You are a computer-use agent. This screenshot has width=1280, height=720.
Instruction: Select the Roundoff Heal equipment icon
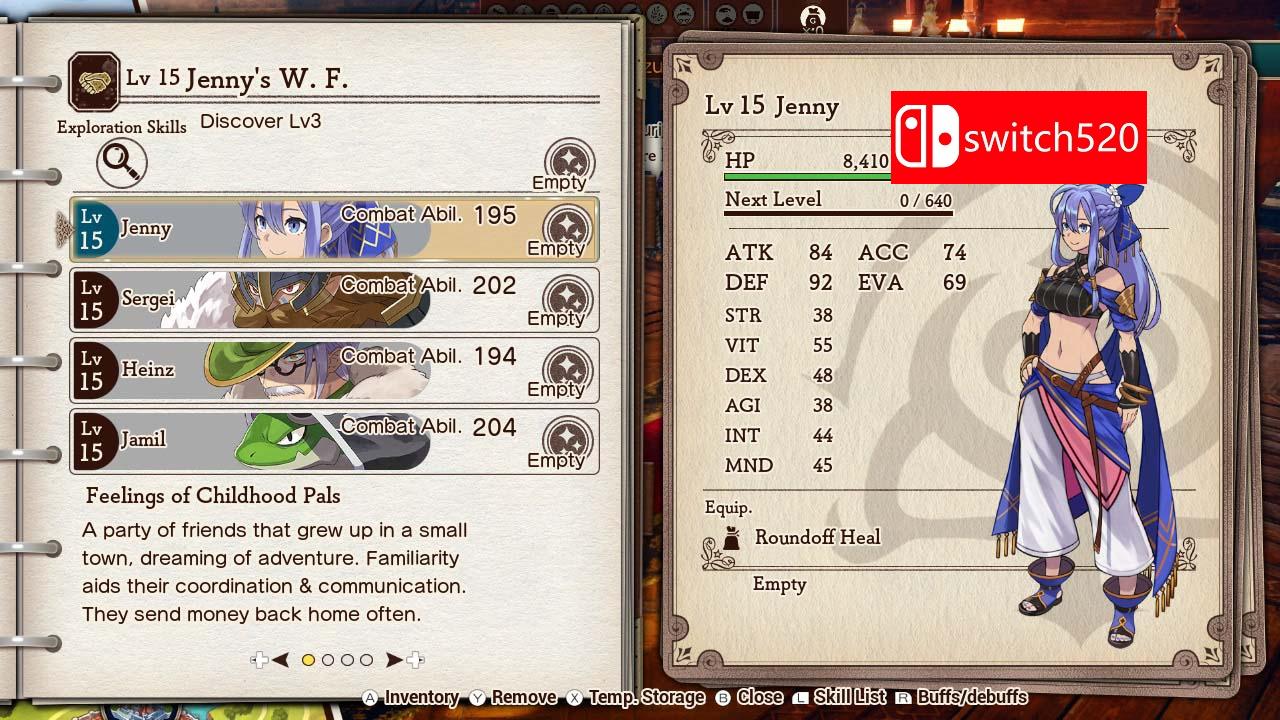[730, 537]
